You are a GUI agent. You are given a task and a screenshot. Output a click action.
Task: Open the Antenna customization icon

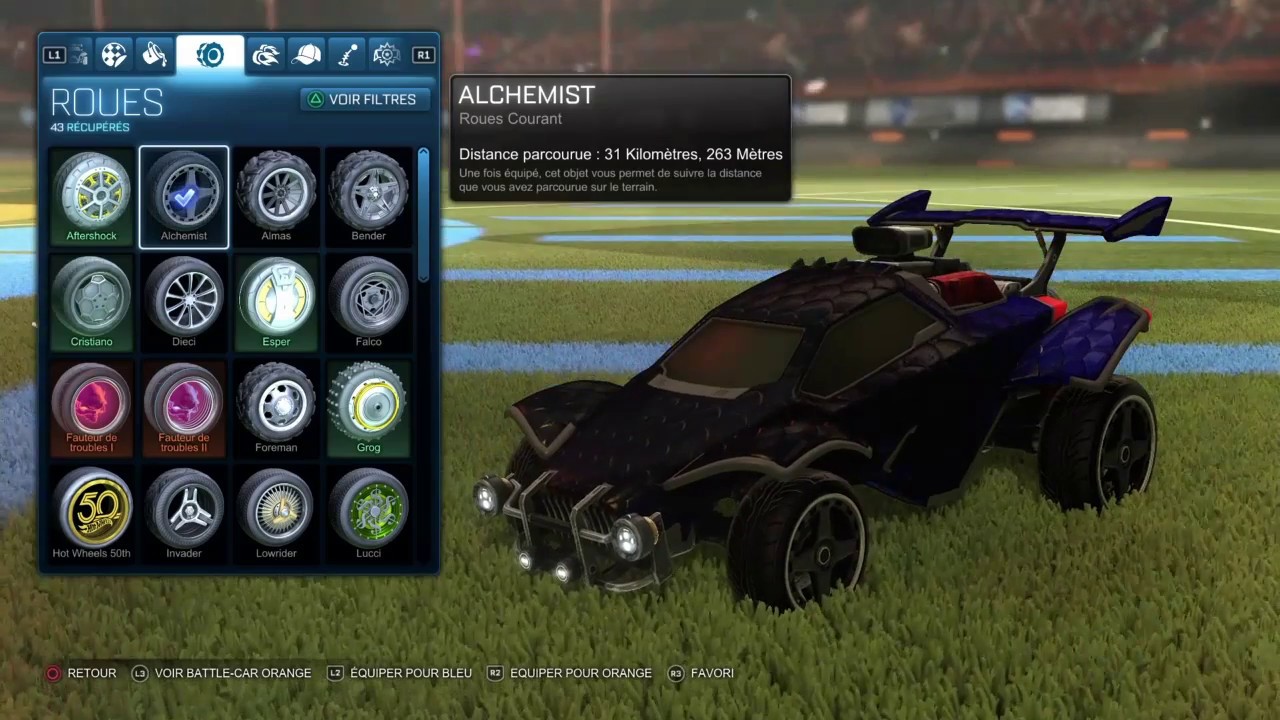click(x=347, y=55)
